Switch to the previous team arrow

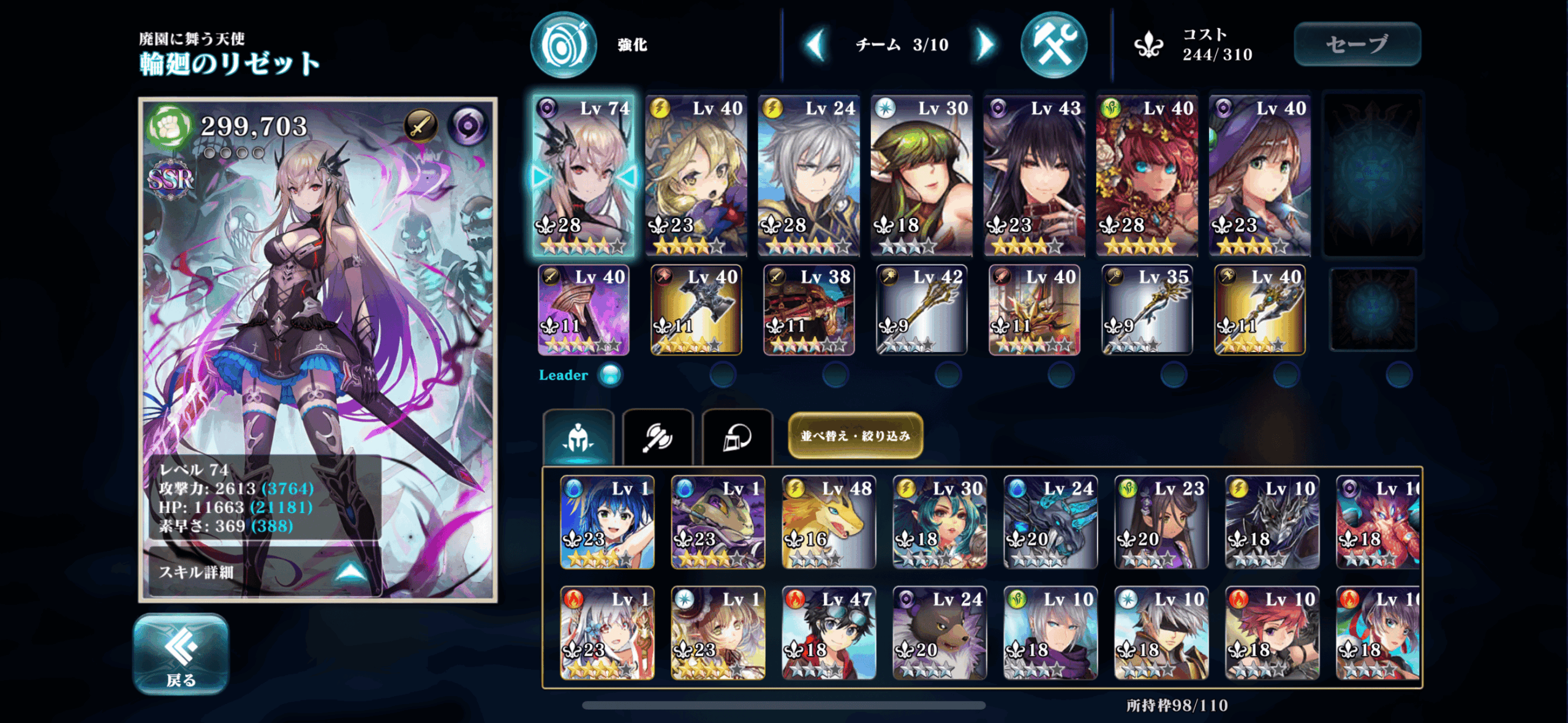click(x=816, y=44)
